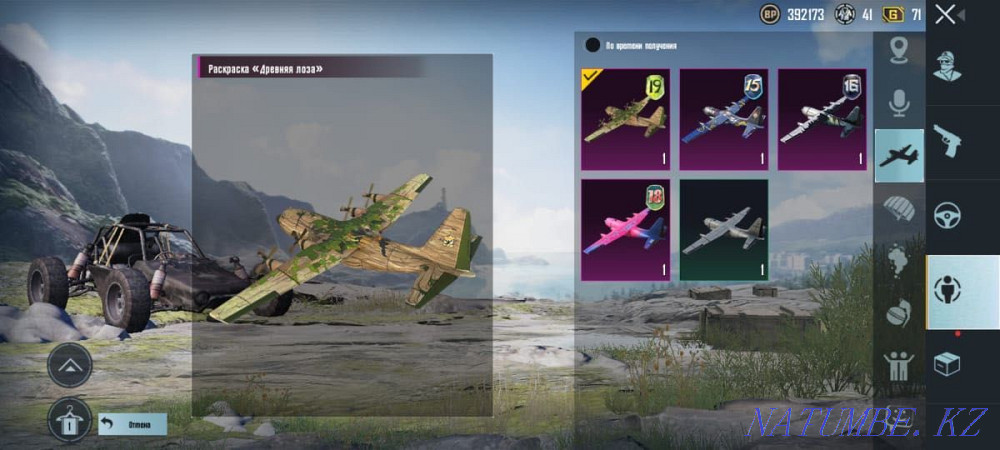This screenshot has width=1000, height=450.
Task: Open the smoke trail category
Action: (899, 261)
